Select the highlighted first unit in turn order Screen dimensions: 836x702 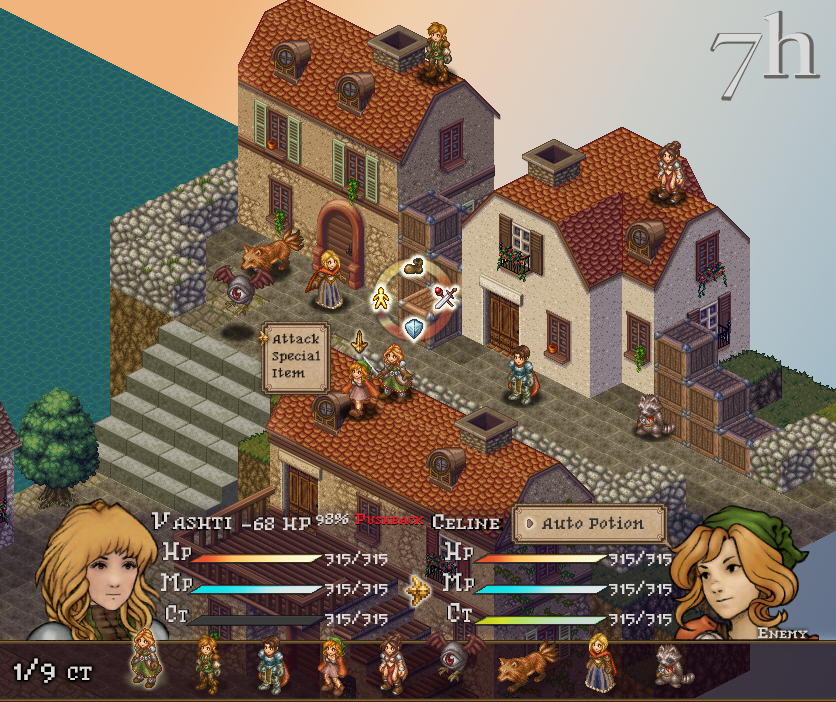[x=145, y=663]
